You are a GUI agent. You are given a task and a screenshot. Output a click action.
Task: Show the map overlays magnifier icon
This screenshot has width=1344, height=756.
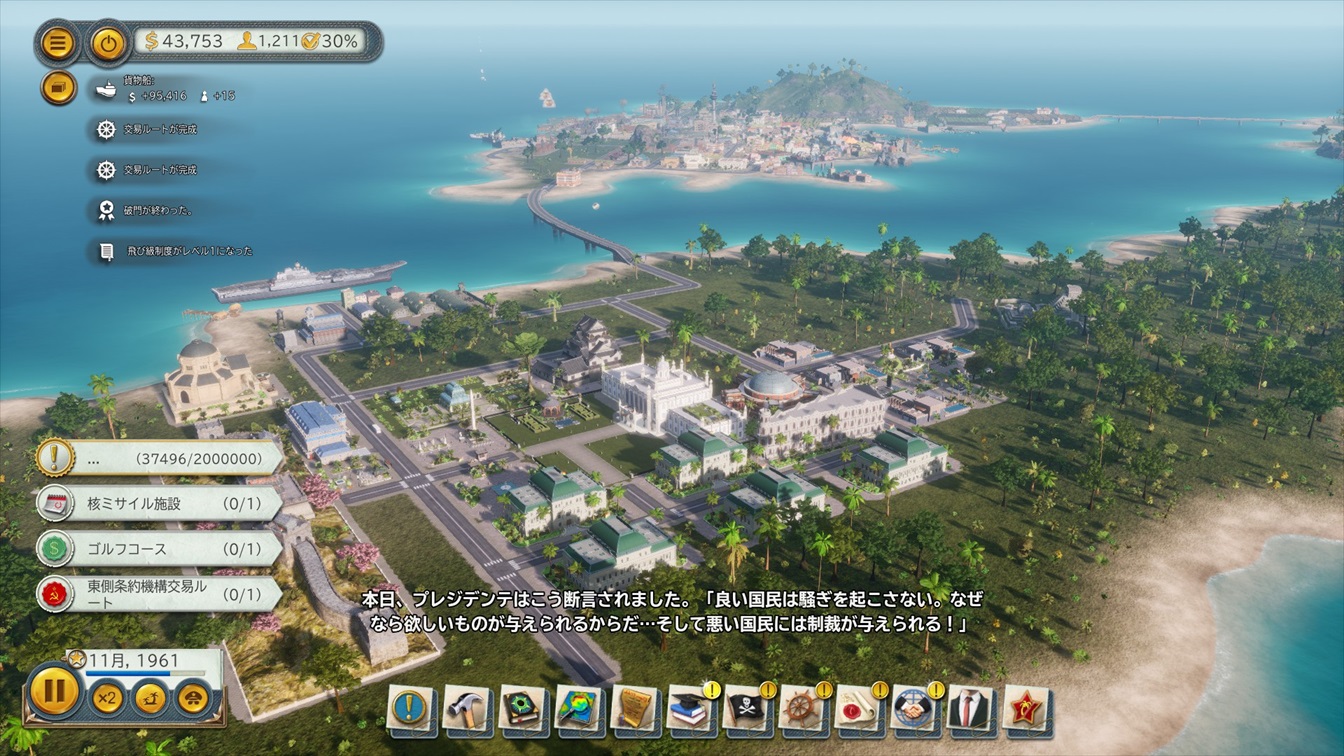(578, 708)
